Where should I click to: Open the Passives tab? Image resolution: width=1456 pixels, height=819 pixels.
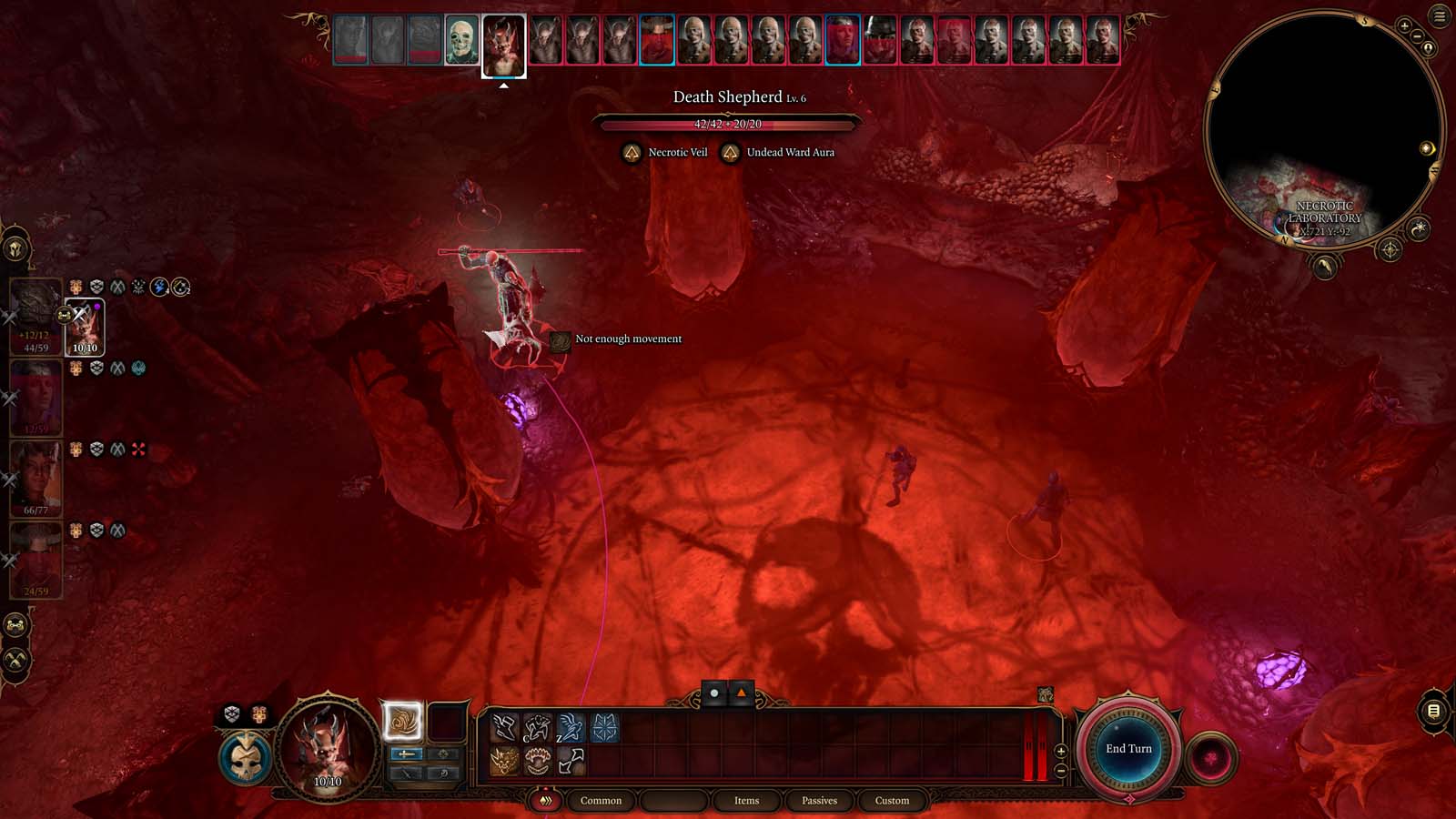[x=820, y=801]
